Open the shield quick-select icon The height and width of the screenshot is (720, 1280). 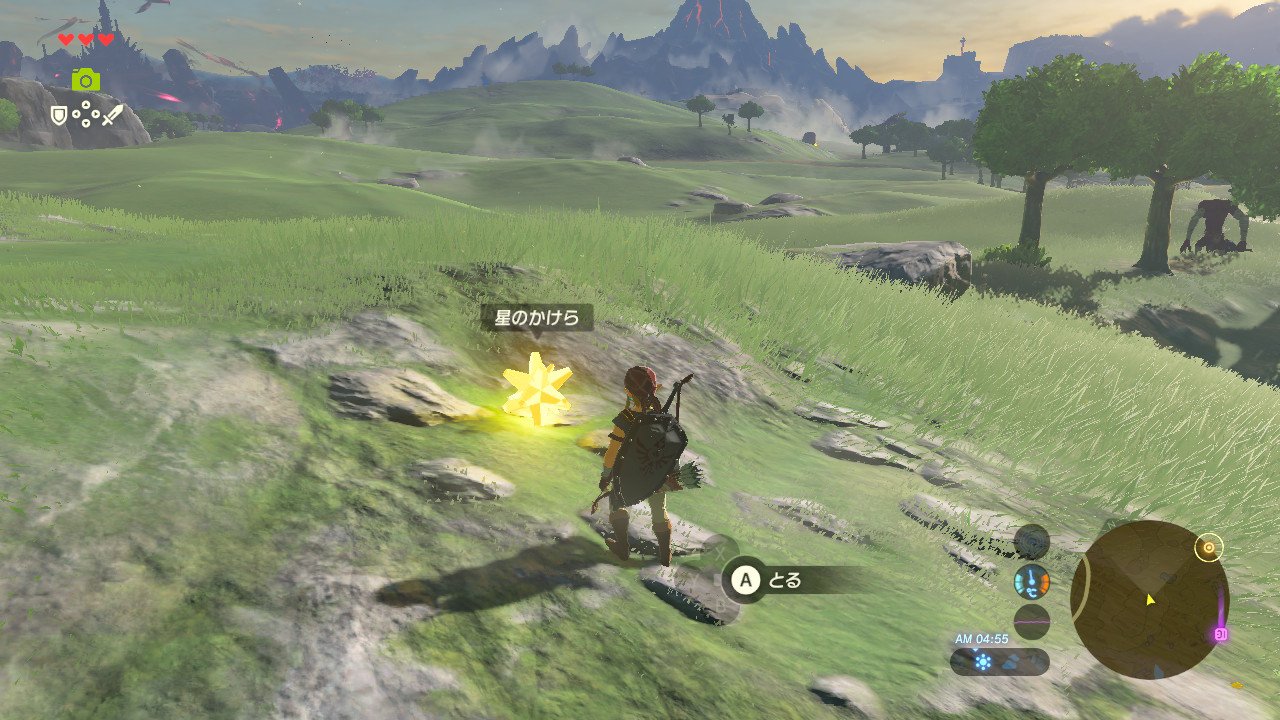60,116
